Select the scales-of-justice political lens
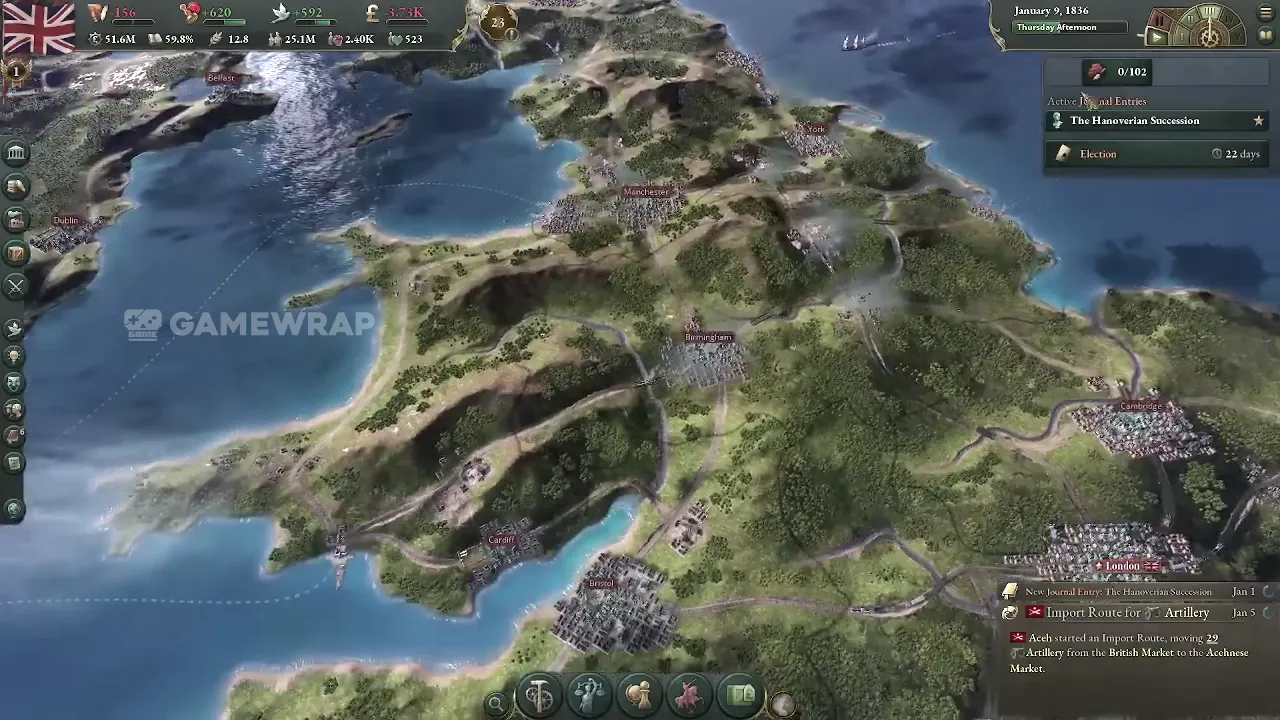This screenshot has width=1280, height=720. 589,695
